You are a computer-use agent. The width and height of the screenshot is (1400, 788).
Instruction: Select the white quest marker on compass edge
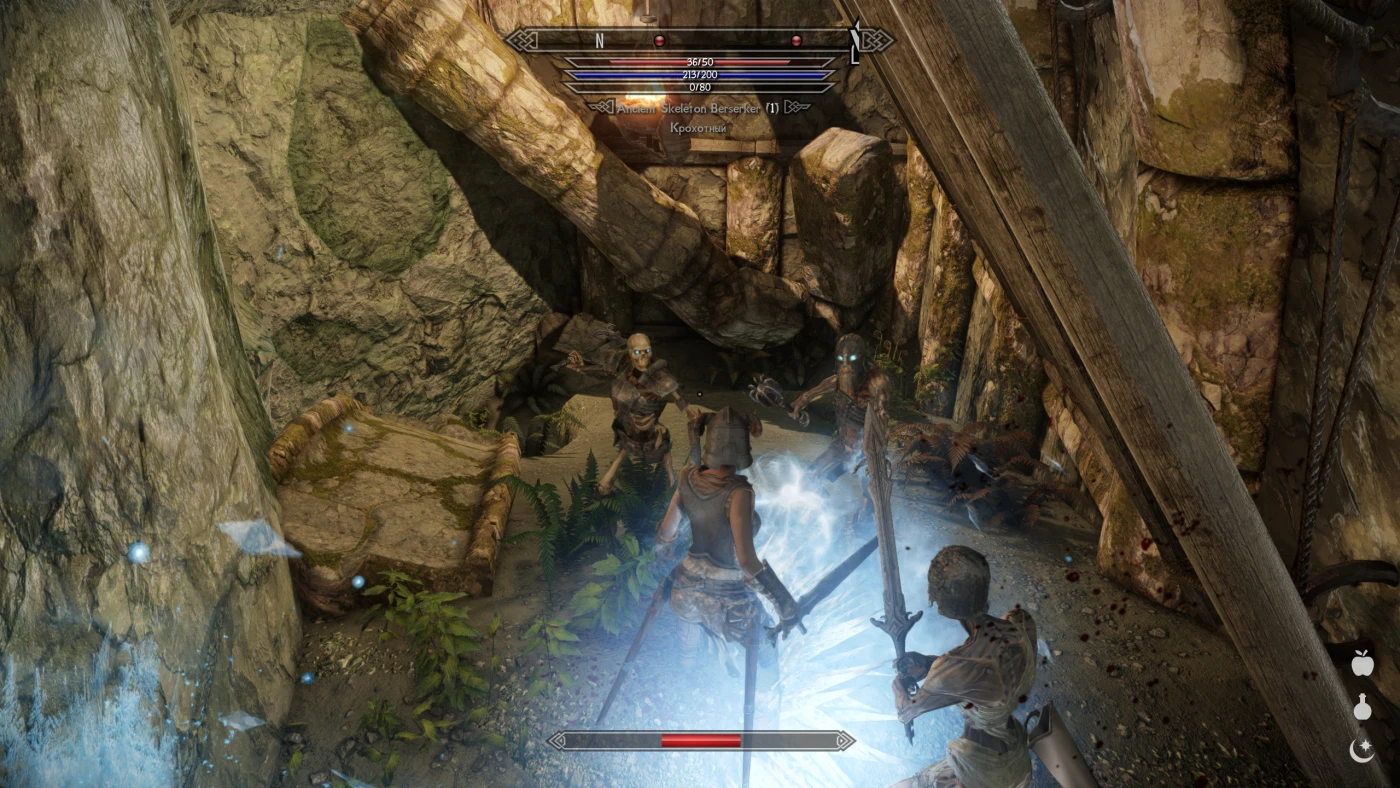(x=855, y=41)
